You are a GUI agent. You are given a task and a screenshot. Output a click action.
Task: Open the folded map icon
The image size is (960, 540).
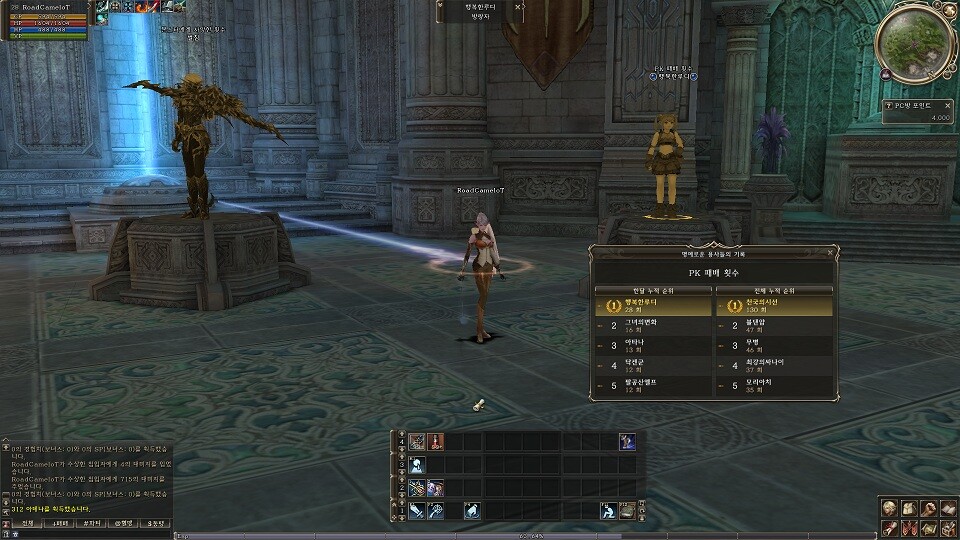point(927,528)
